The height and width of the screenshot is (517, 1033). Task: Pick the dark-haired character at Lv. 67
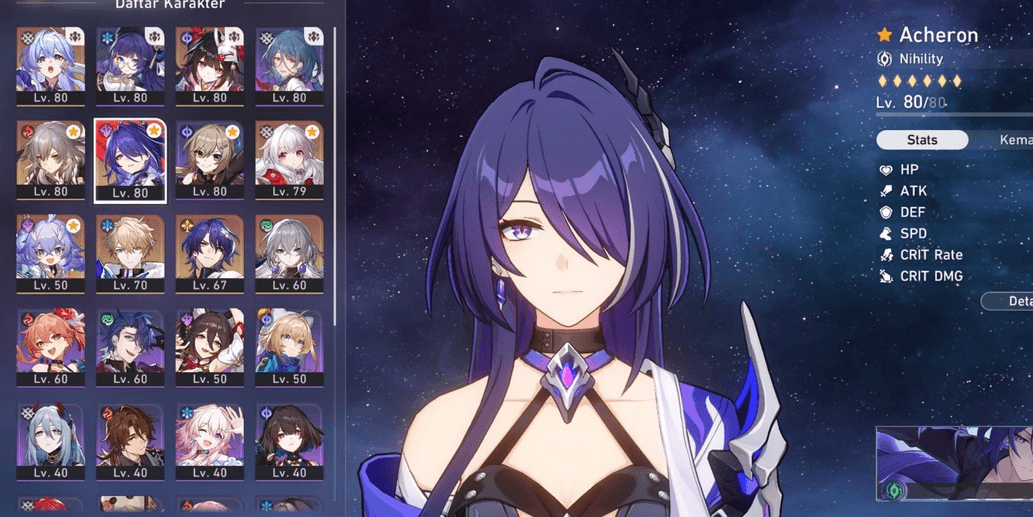tap(209, 253)
